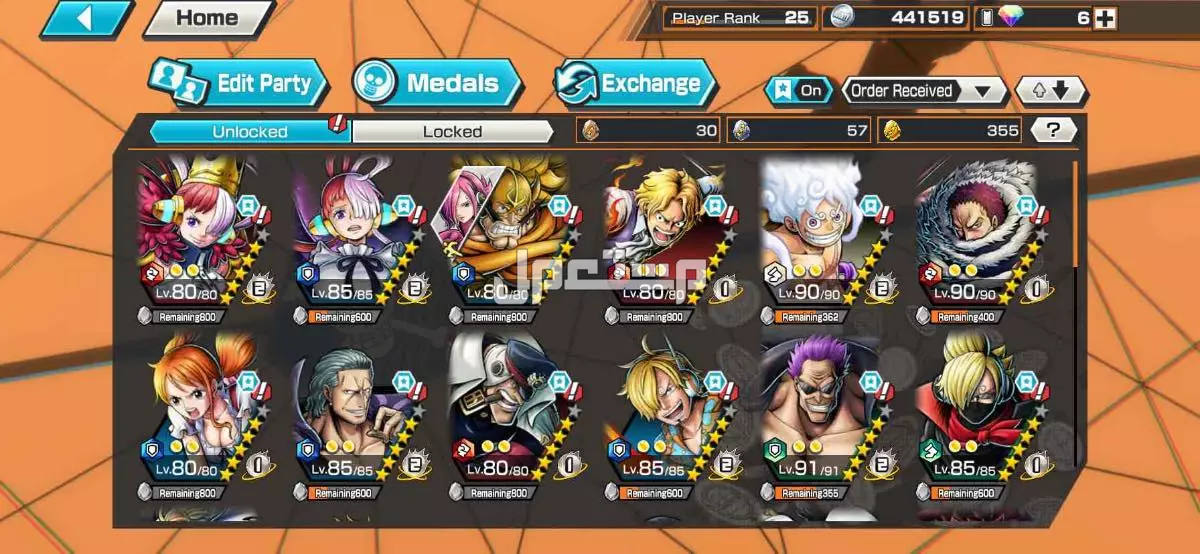The image size is (1200, 554).
Task: Open the Edit Party menu
Action: [240, 83]
